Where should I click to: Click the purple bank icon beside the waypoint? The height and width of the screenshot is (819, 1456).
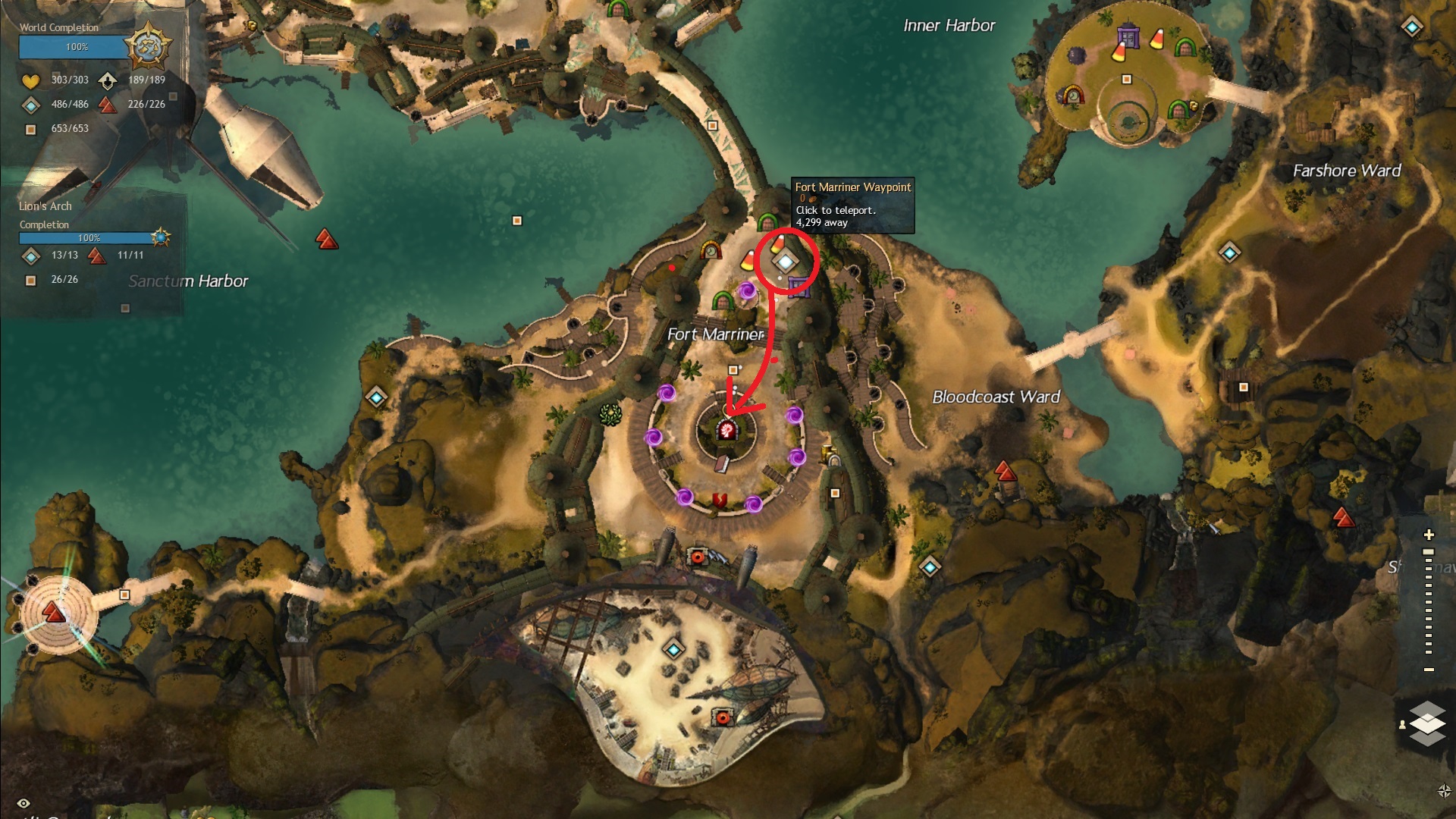(x=798, y=286)
